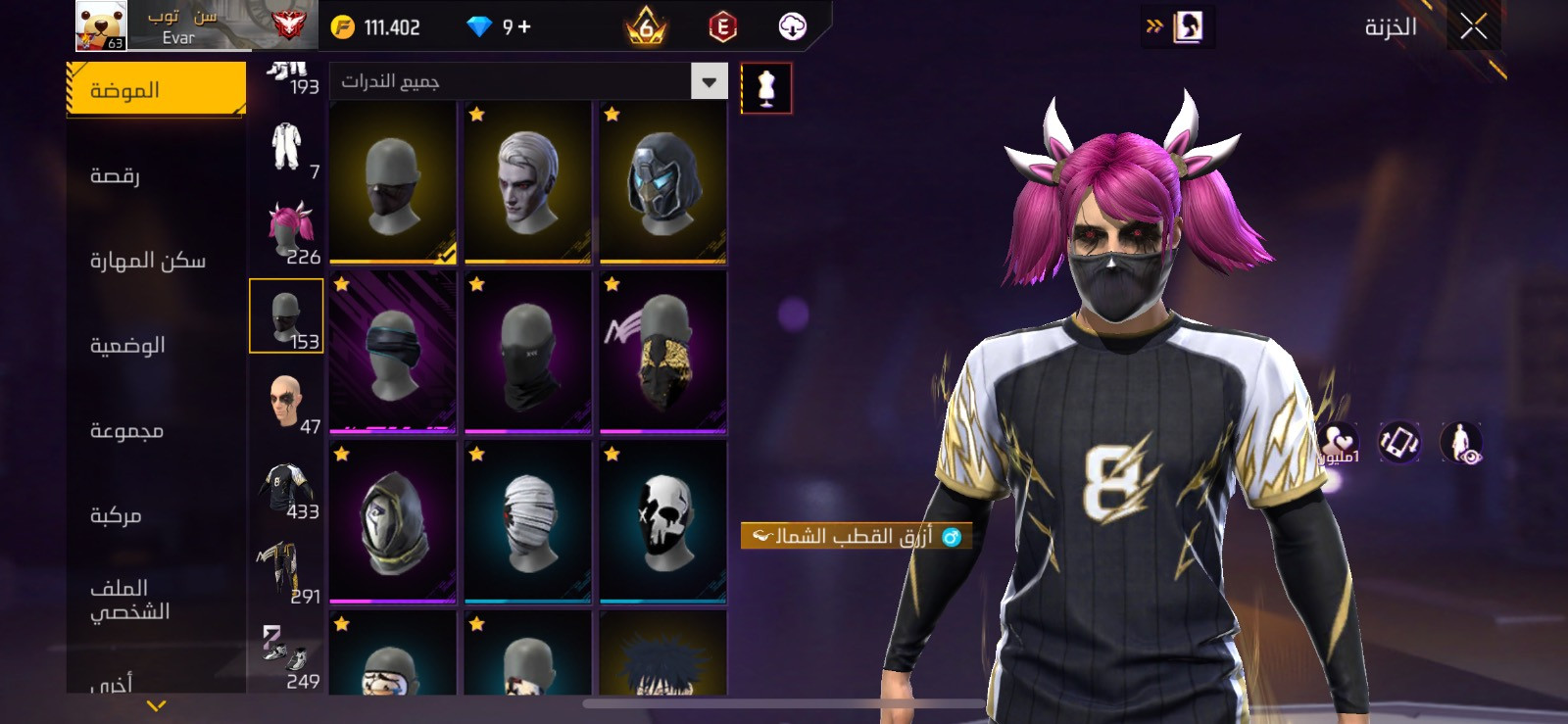Tap the blue diamond currency icon
Screen dimensions: 1568x724
coord(479,27)
